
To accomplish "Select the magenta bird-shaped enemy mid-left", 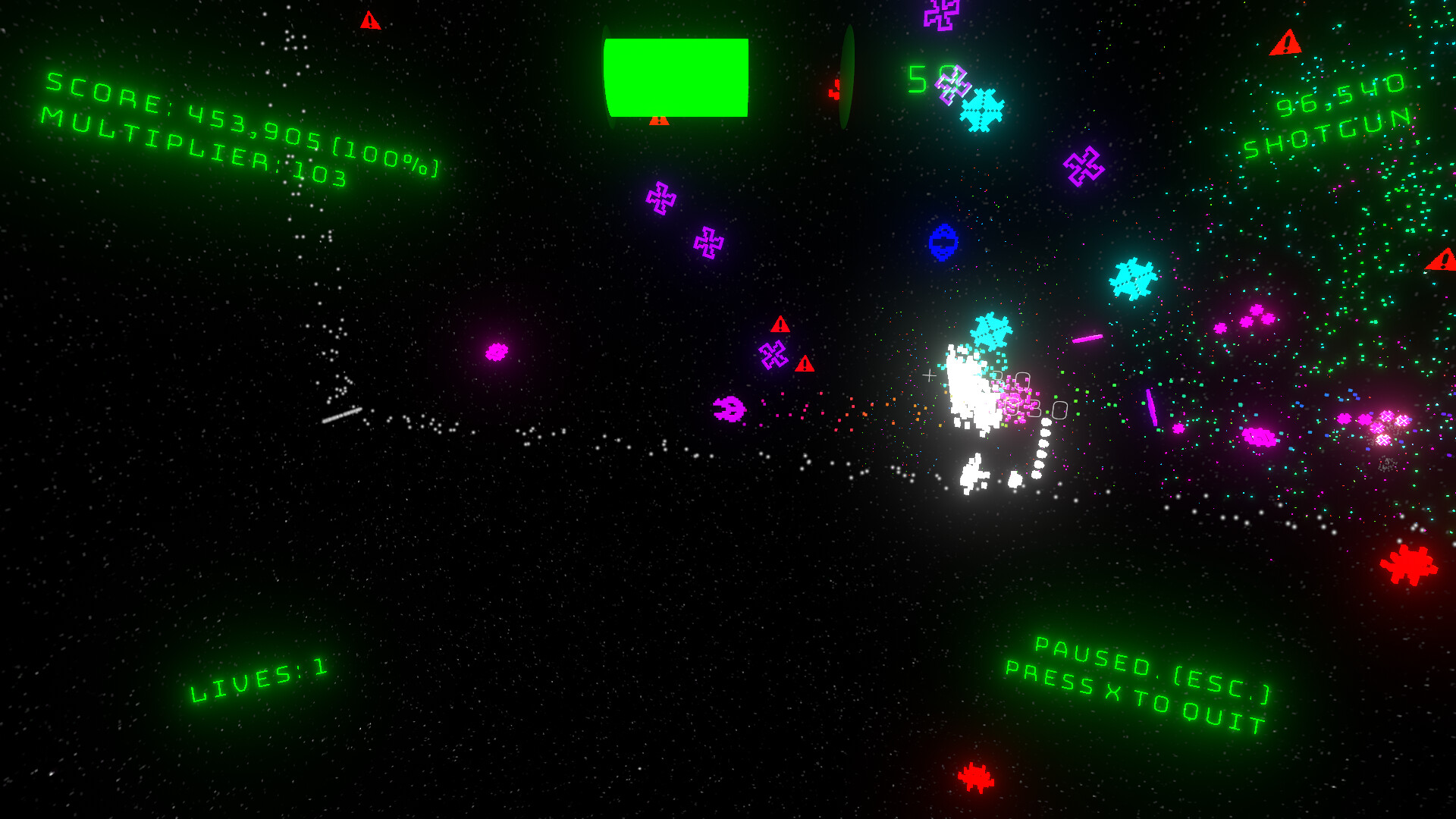I will (x=728, y=409).
